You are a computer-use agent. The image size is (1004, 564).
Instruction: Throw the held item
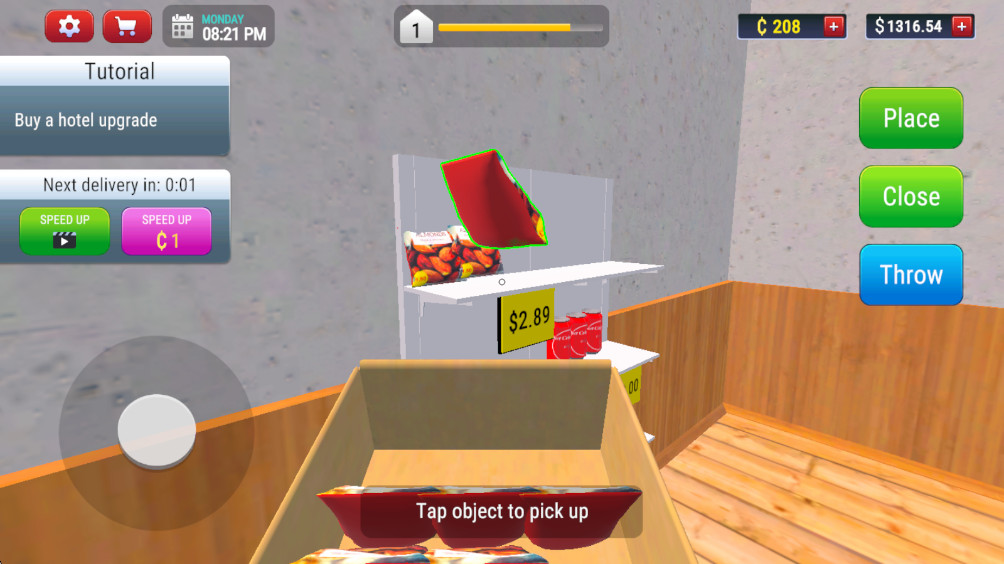coord(911,274)
